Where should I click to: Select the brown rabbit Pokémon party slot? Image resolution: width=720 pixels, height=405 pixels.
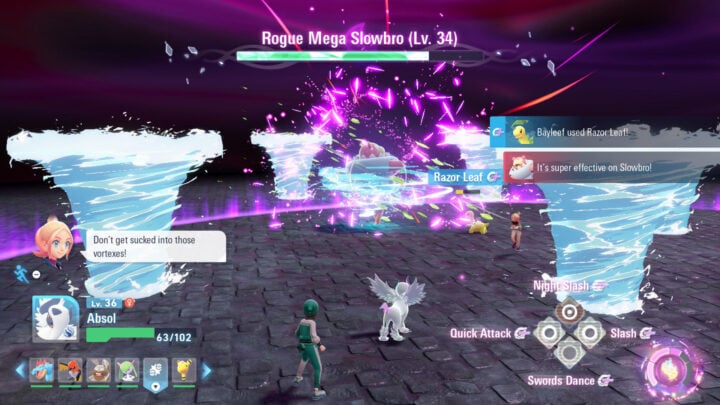[99, 371]
